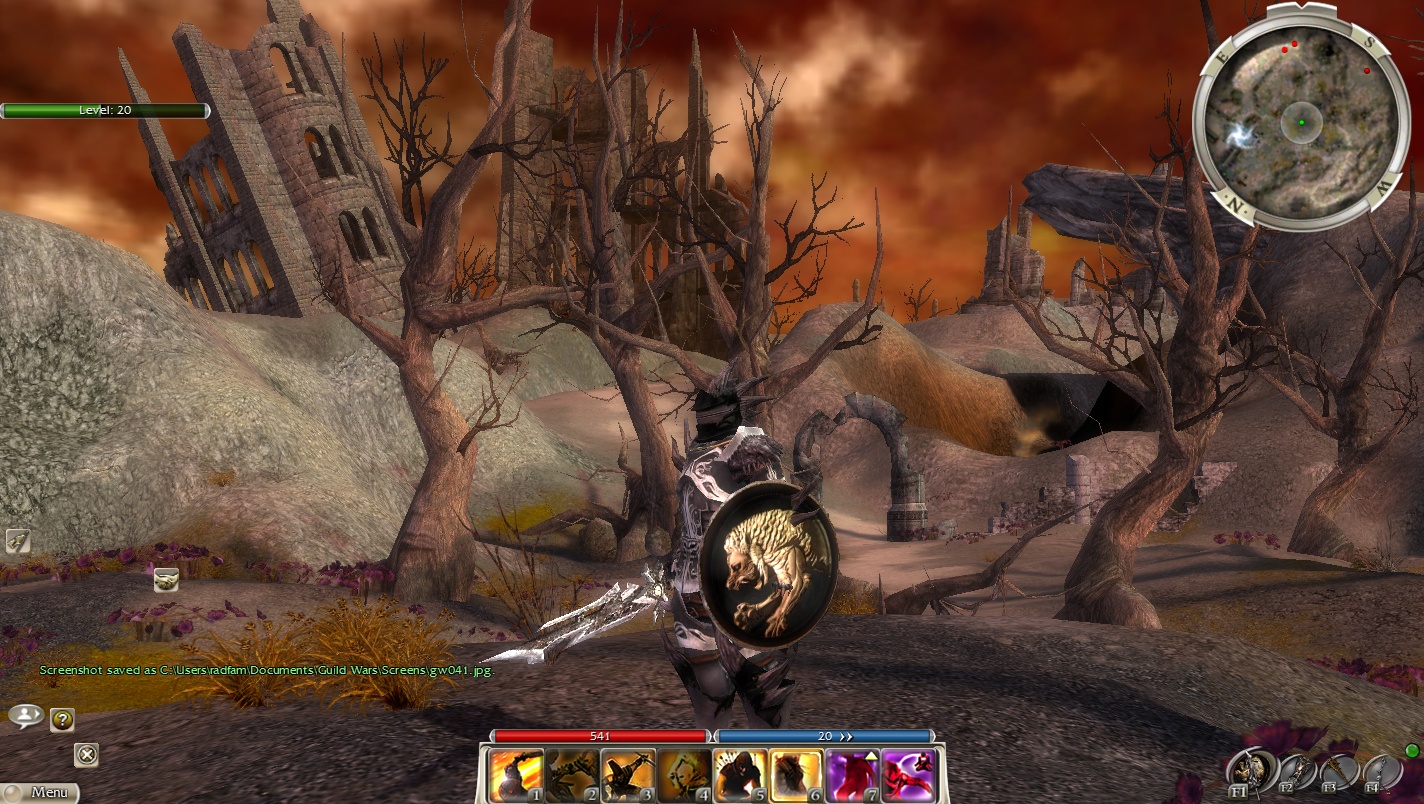The height and width of the screenshot is (804, 1424).
Task: Use skill slot 2 on the skill bar
Action: [x=572, y=776]
